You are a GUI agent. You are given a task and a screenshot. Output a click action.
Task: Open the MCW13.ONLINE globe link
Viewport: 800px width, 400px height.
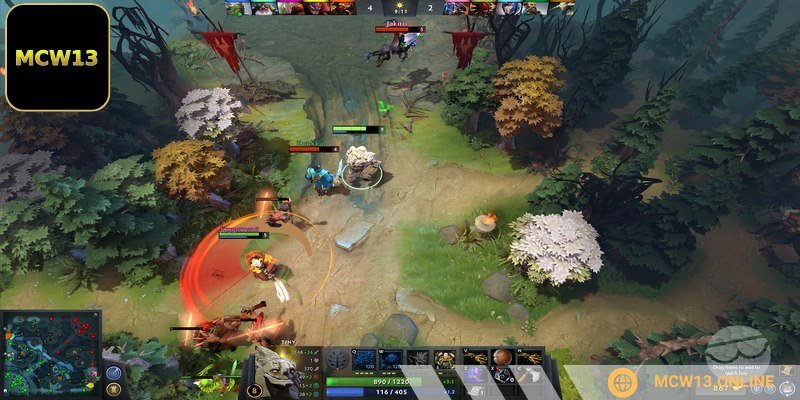[623, 382]
